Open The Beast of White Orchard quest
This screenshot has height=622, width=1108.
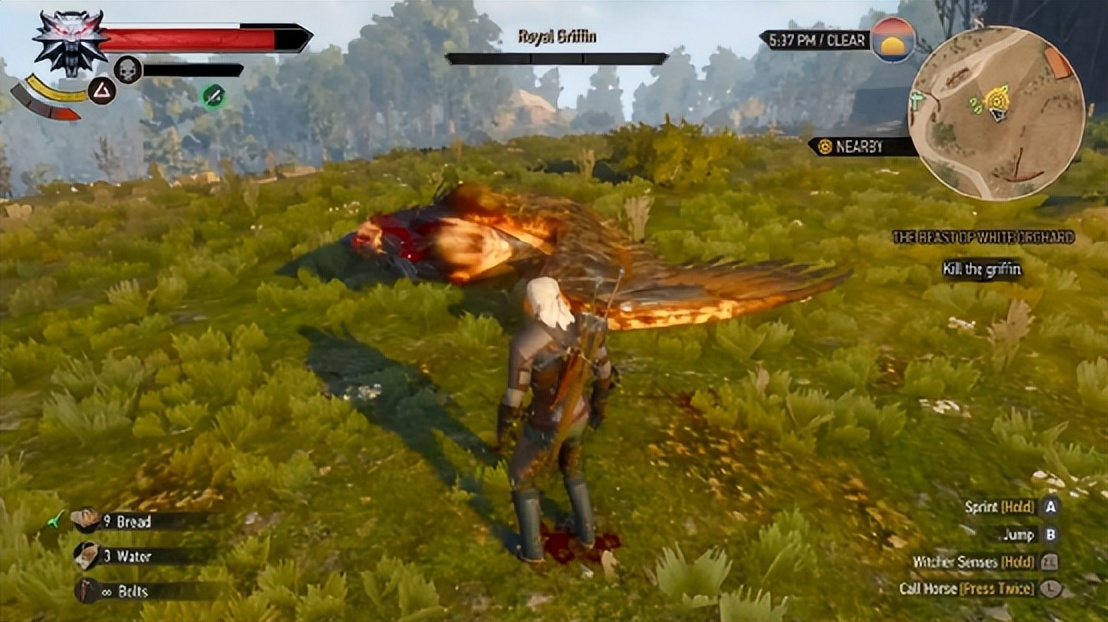click(x=984, y=237)
